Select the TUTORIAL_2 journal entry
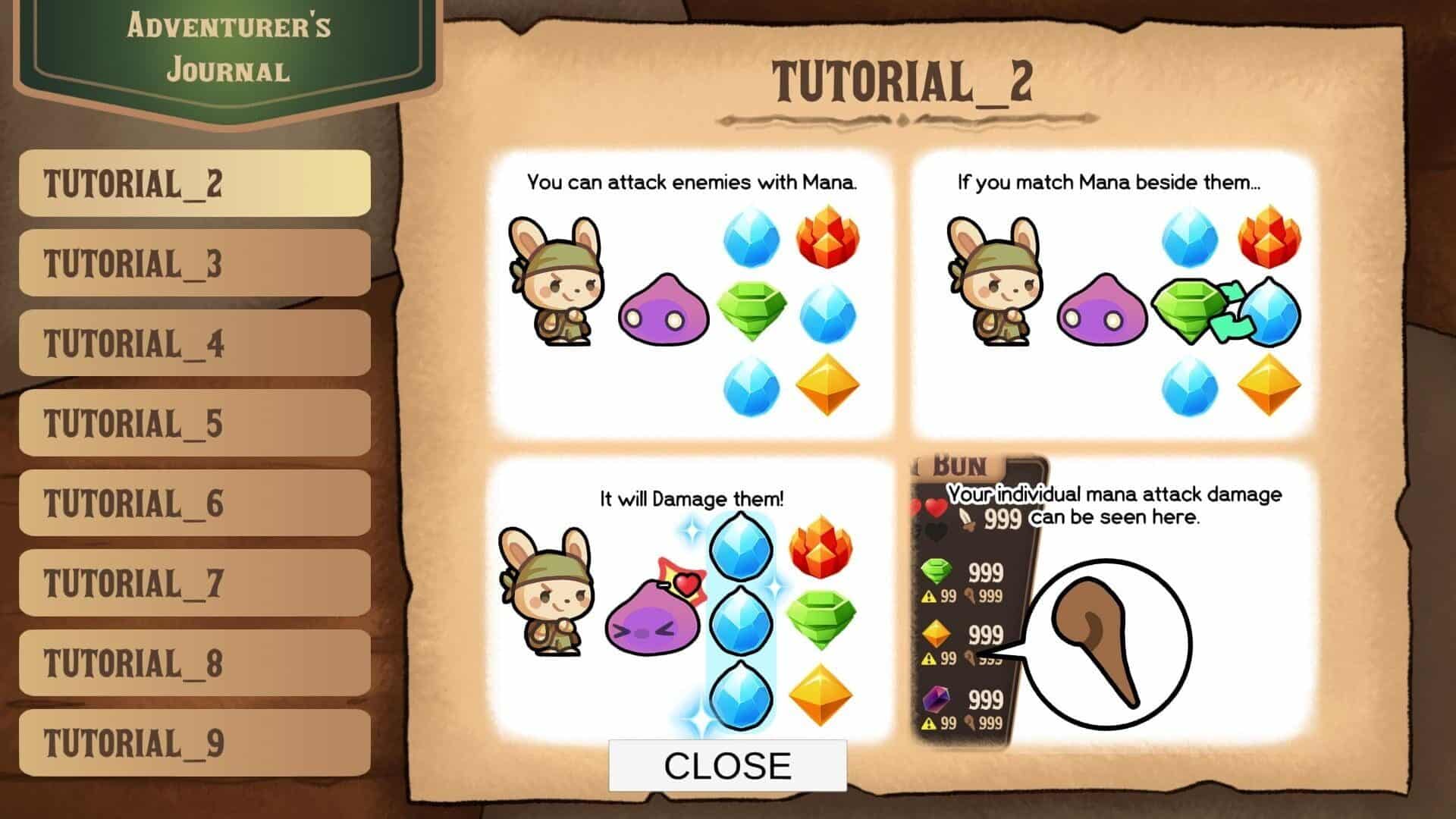1456x819 pixels. click(x=194, y=184)
